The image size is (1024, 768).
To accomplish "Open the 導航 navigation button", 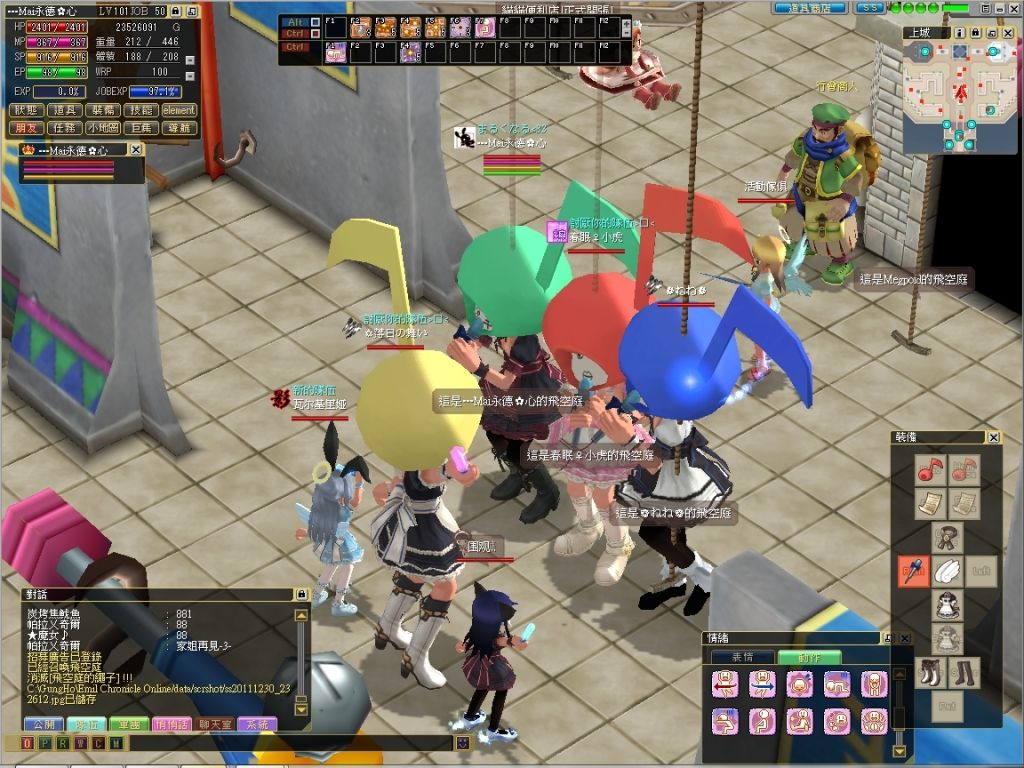I will click(x=178, y=127).
